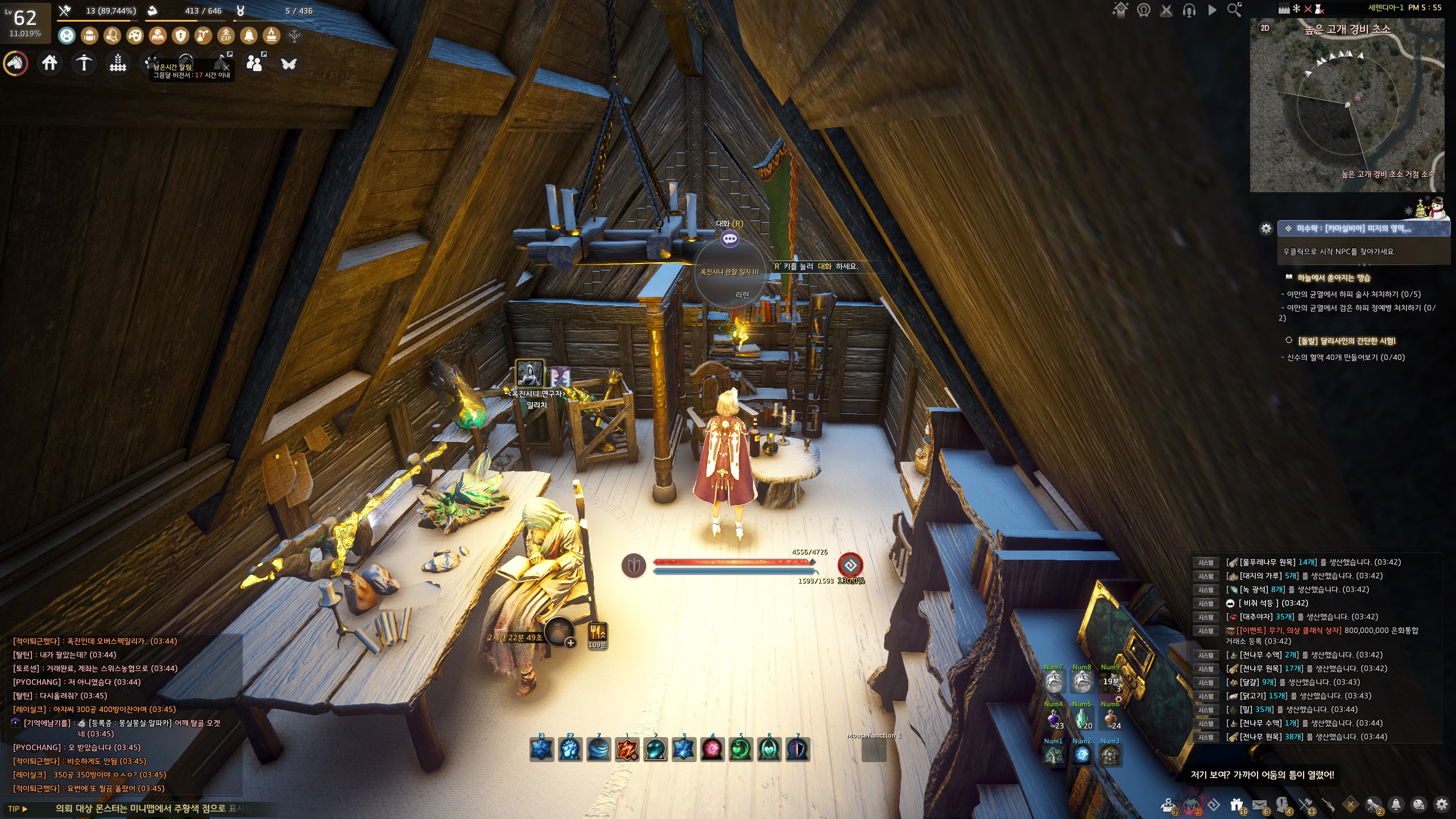Open the horse mount icon

(16, 63)
